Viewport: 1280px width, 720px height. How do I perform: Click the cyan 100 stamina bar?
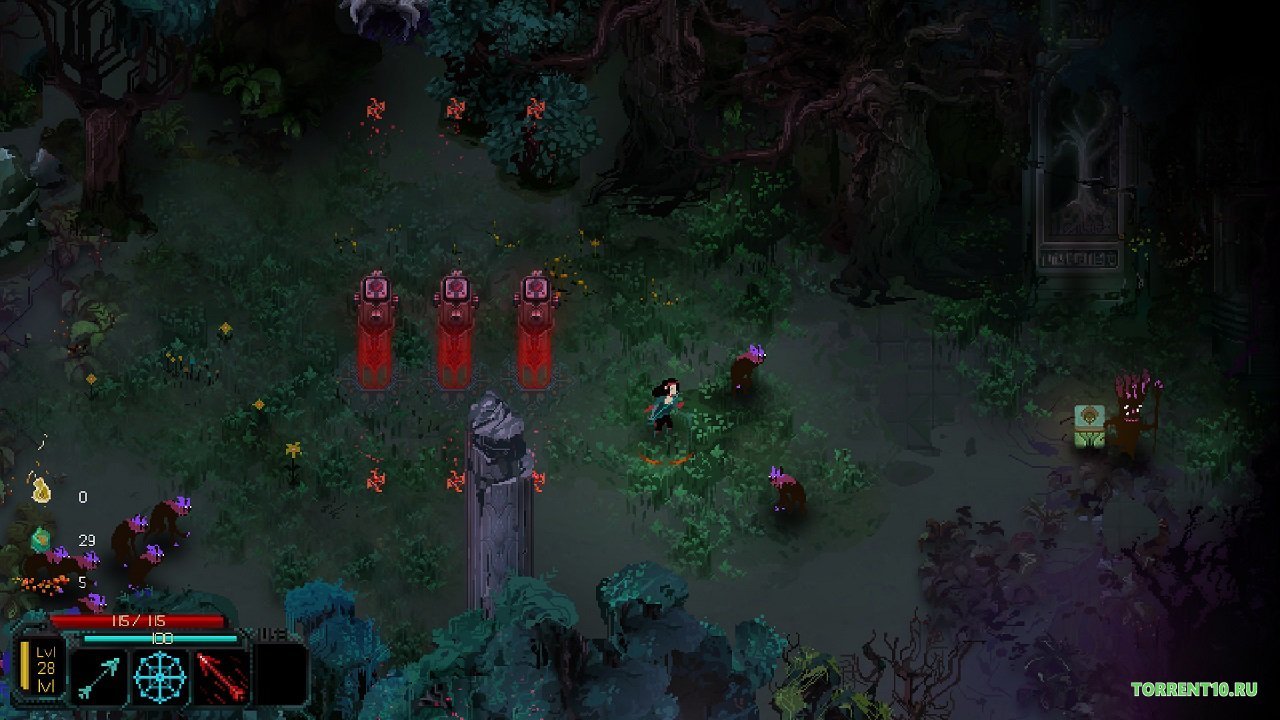click(160, 637)
